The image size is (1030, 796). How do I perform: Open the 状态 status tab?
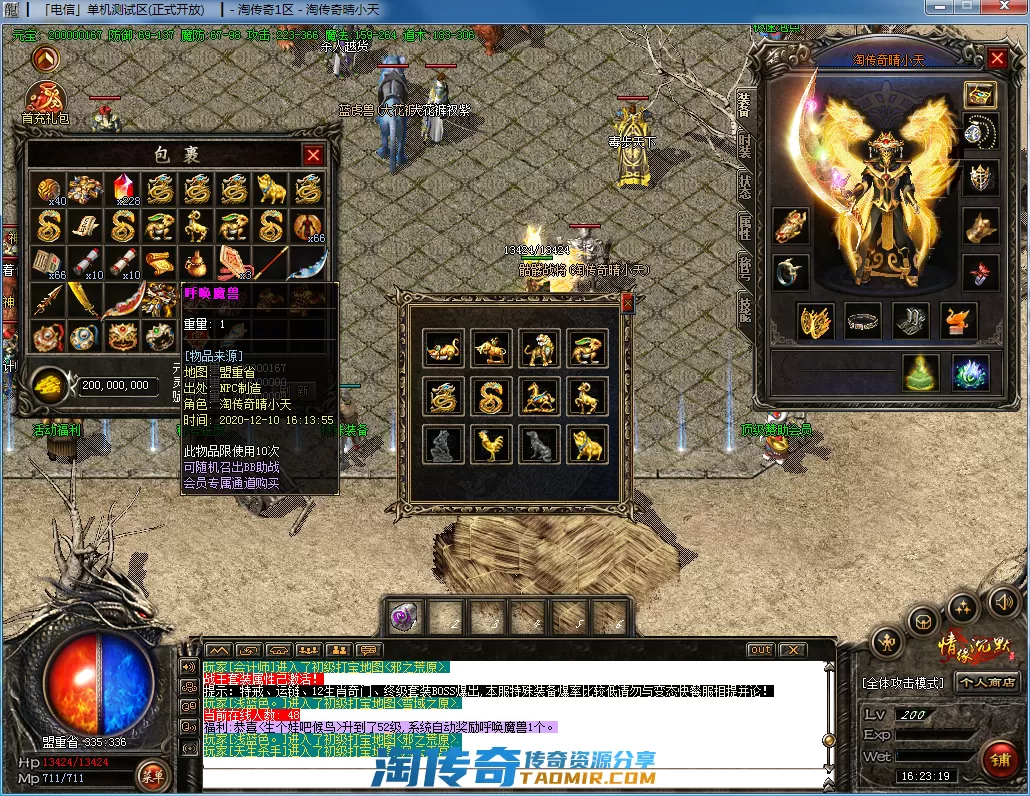pos(744,186)
